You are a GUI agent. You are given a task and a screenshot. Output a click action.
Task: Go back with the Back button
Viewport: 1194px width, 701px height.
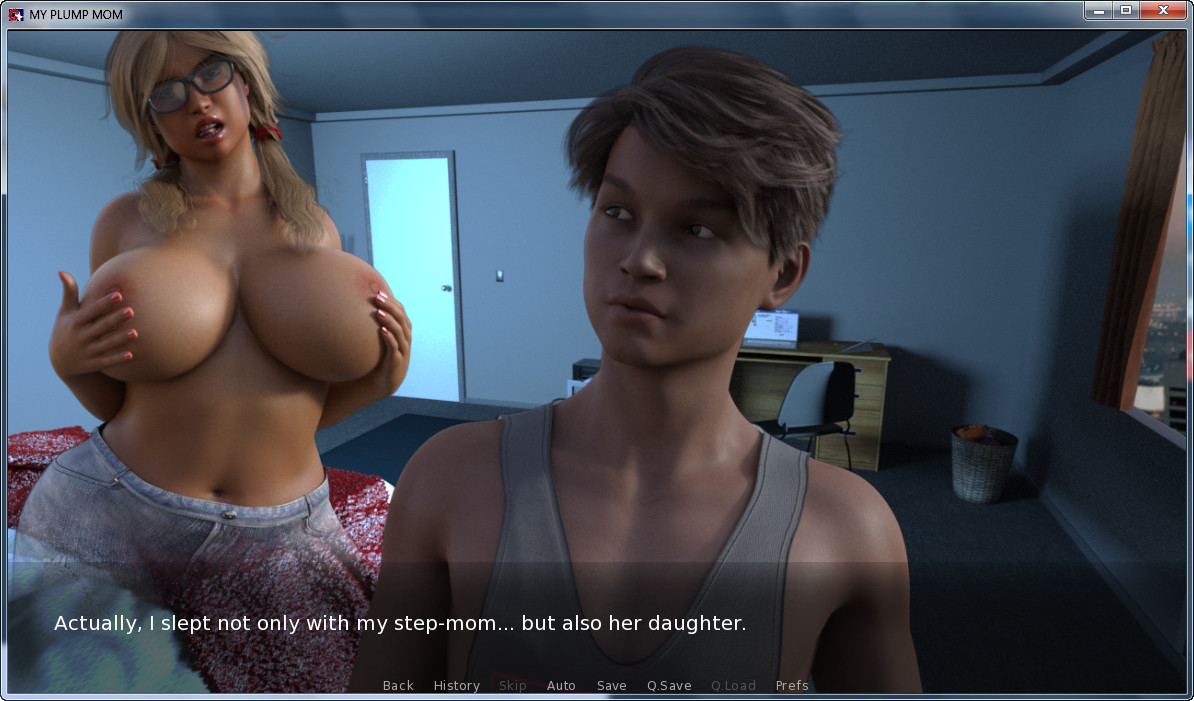[x=398, y=685]
